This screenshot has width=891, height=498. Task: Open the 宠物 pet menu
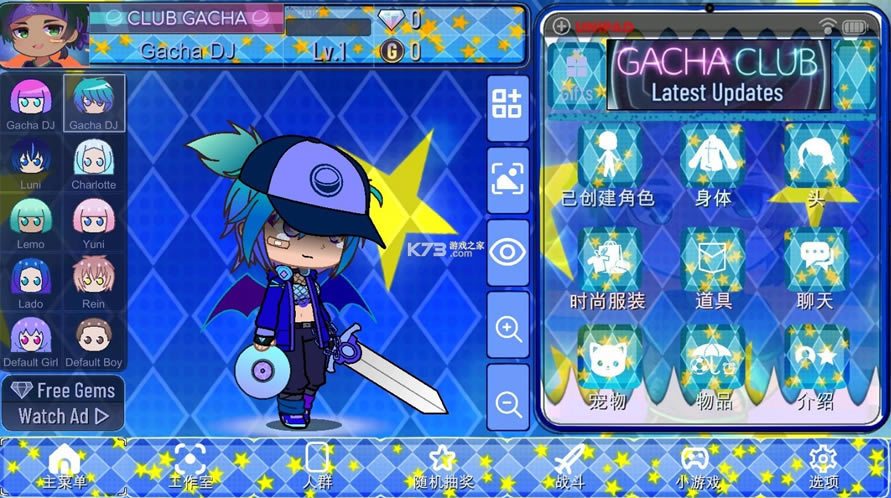pyautogui.click(x=608, y=365)
